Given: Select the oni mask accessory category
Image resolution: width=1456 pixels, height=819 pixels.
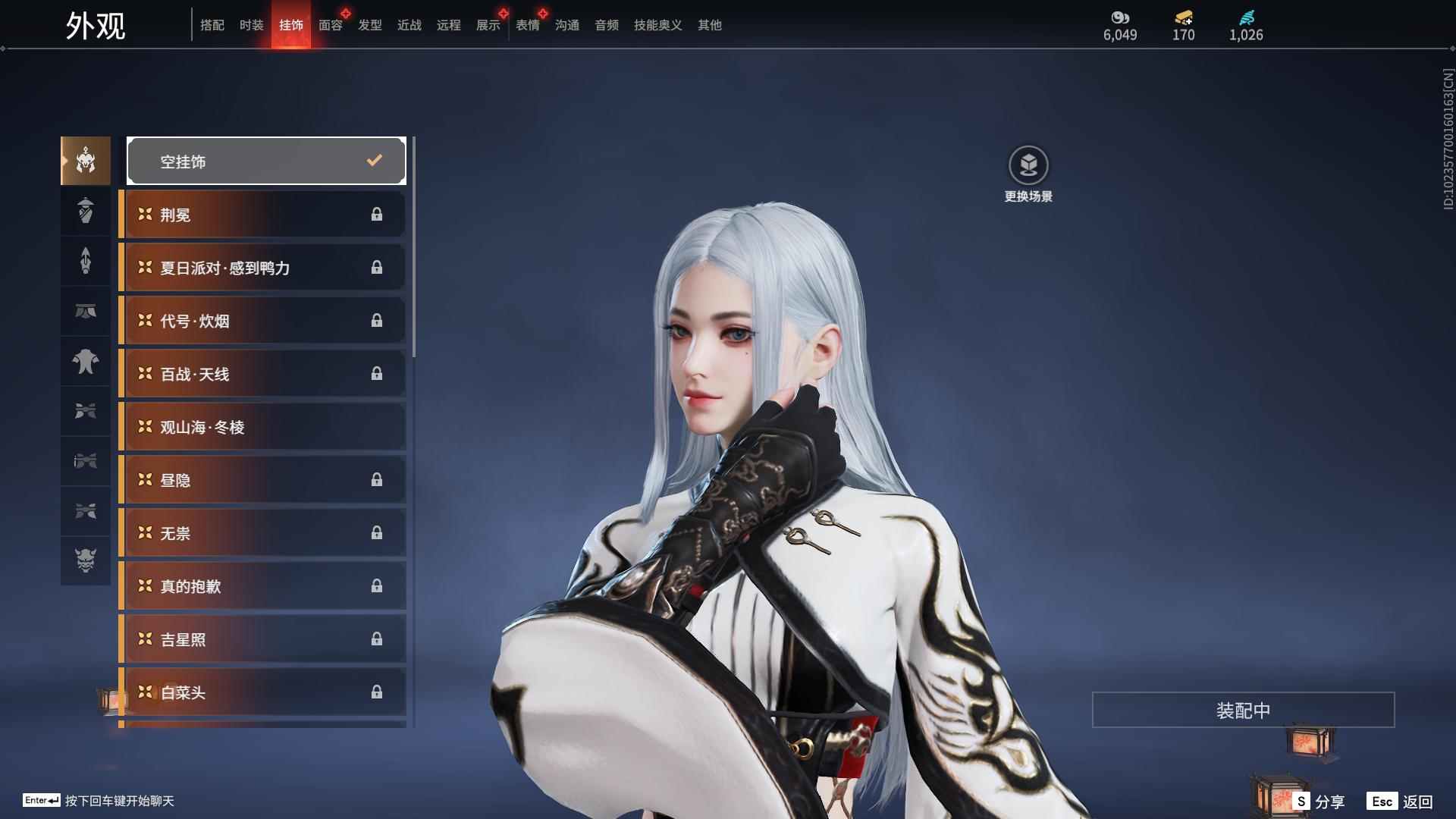Looking at the screenshot, I should (86, 560).
